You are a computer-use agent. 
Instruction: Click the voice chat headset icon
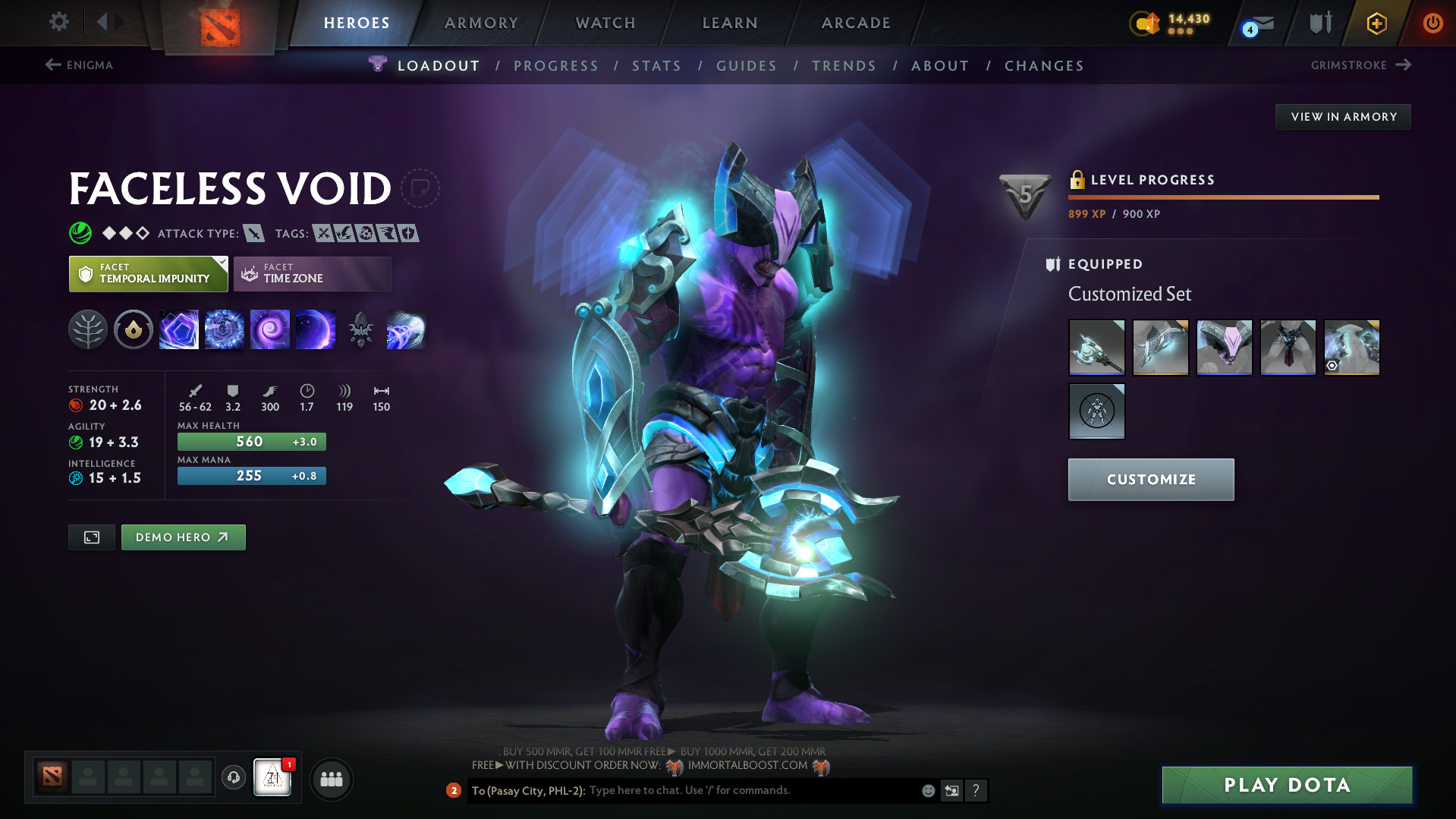click(x=233, y=778)
